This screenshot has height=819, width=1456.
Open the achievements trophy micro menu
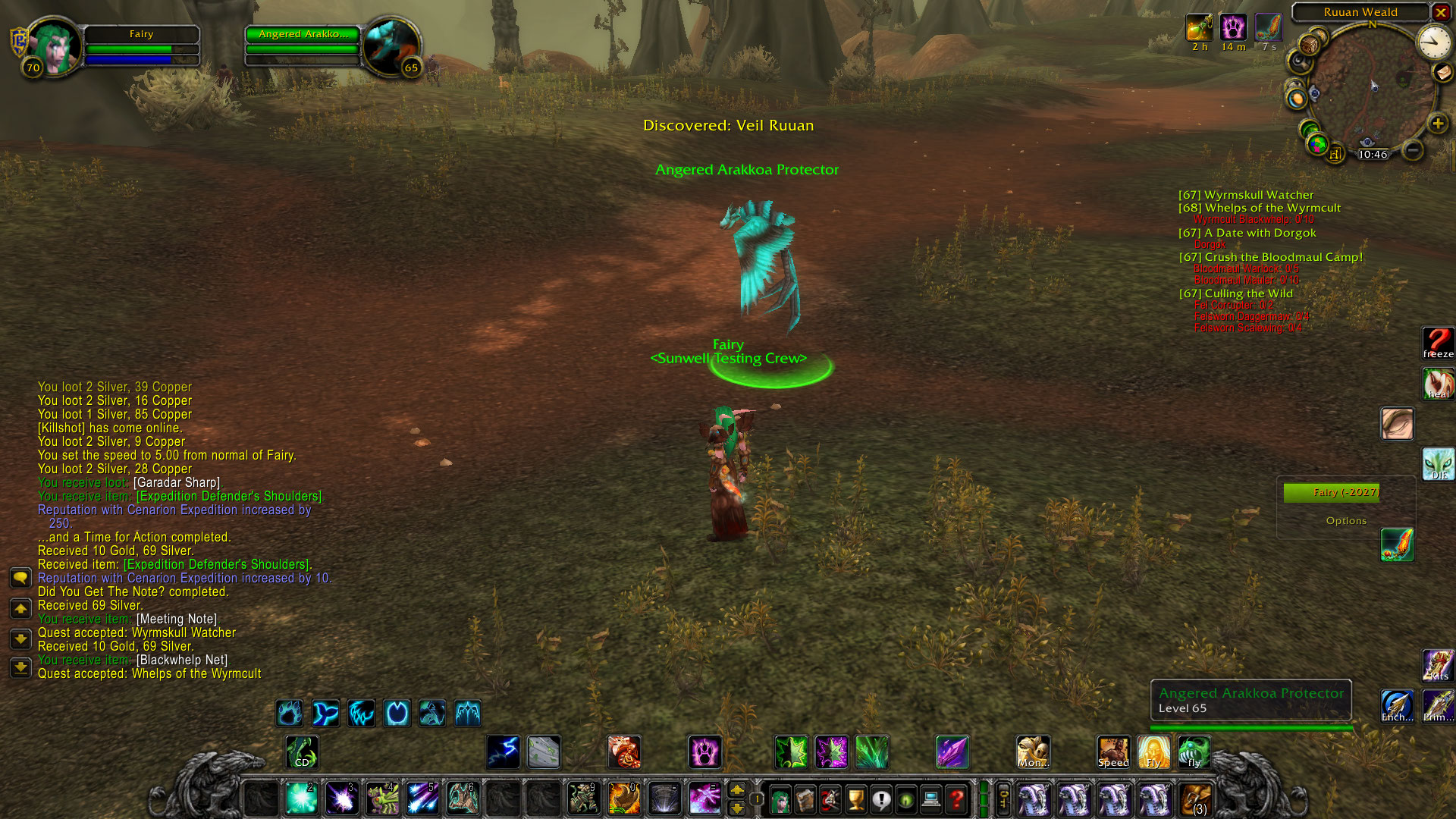click(855, 799)
